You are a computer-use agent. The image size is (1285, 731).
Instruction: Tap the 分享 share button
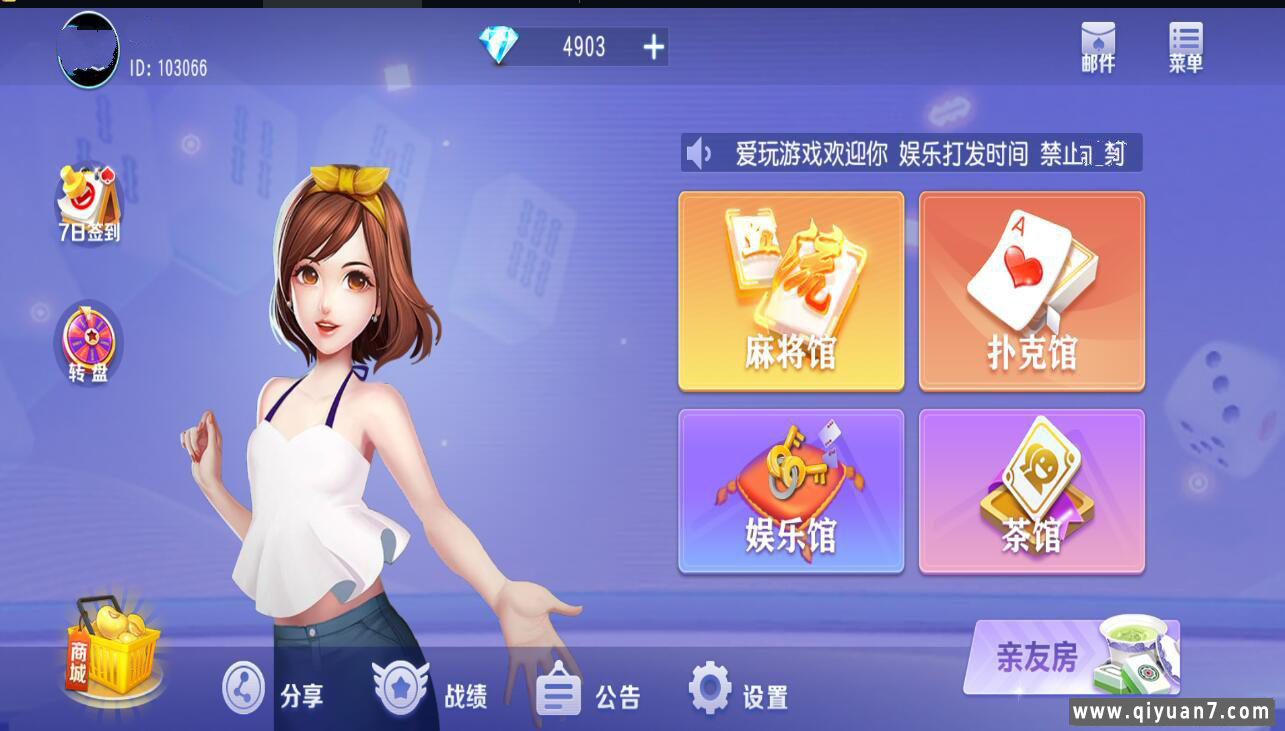coord(272,691)
